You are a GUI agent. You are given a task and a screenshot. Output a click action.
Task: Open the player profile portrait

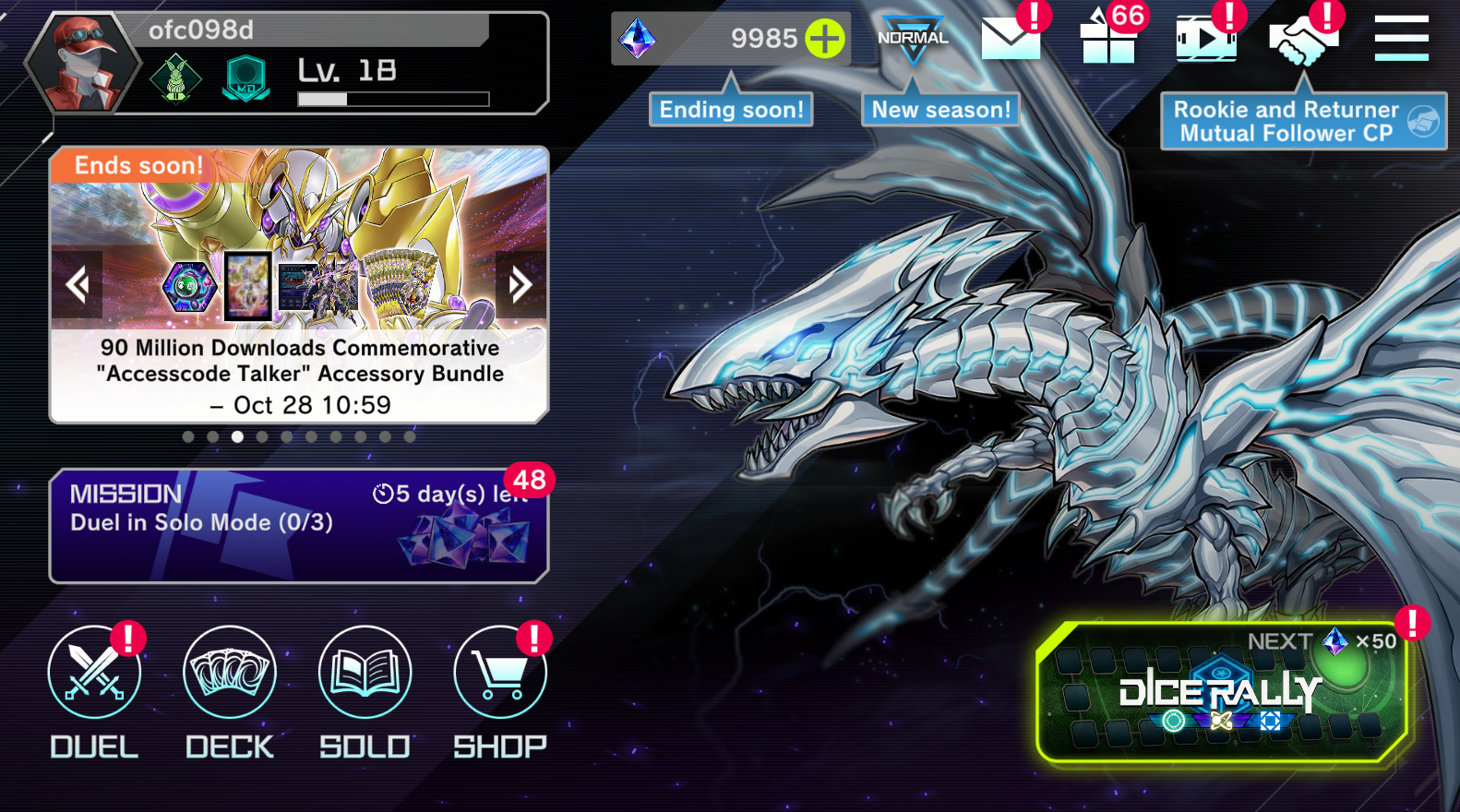(x=83, y=63)
